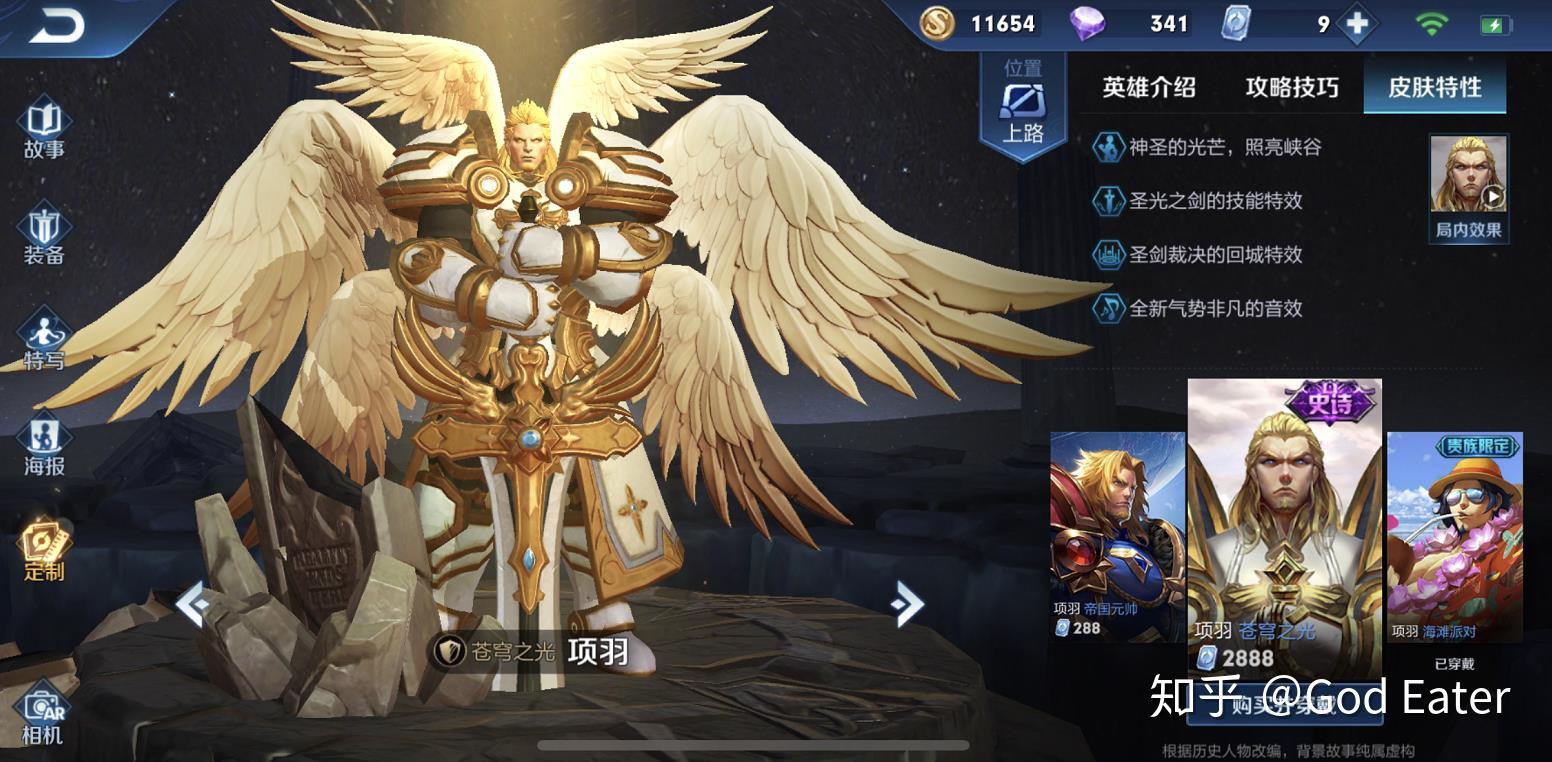Show the 特写 close-up view
This screenshot has width=1552, height=762.
coord(44,342)
